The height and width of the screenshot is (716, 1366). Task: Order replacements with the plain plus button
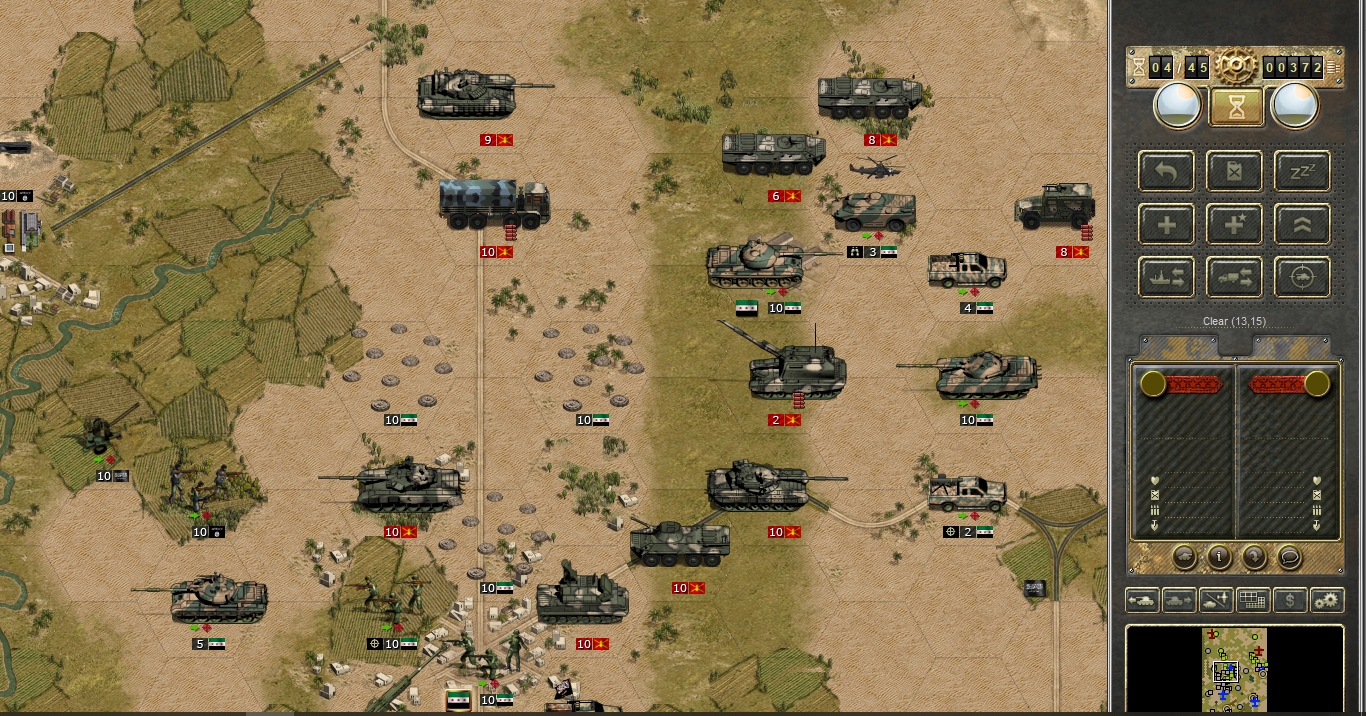pos(1167,224)
